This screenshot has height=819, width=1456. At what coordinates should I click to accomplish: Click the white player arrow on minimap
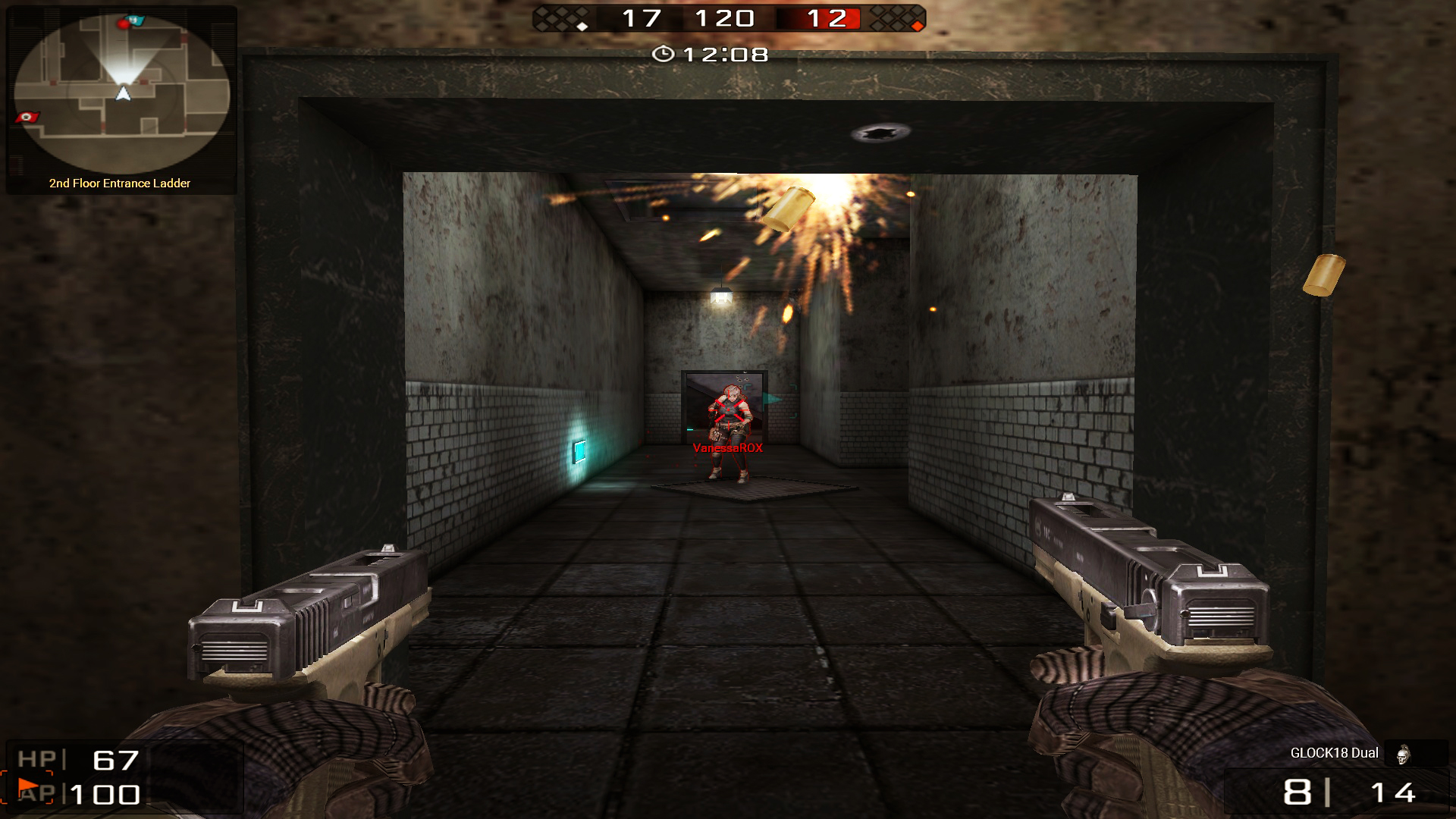pyautogui.click(x=123, y=93)
